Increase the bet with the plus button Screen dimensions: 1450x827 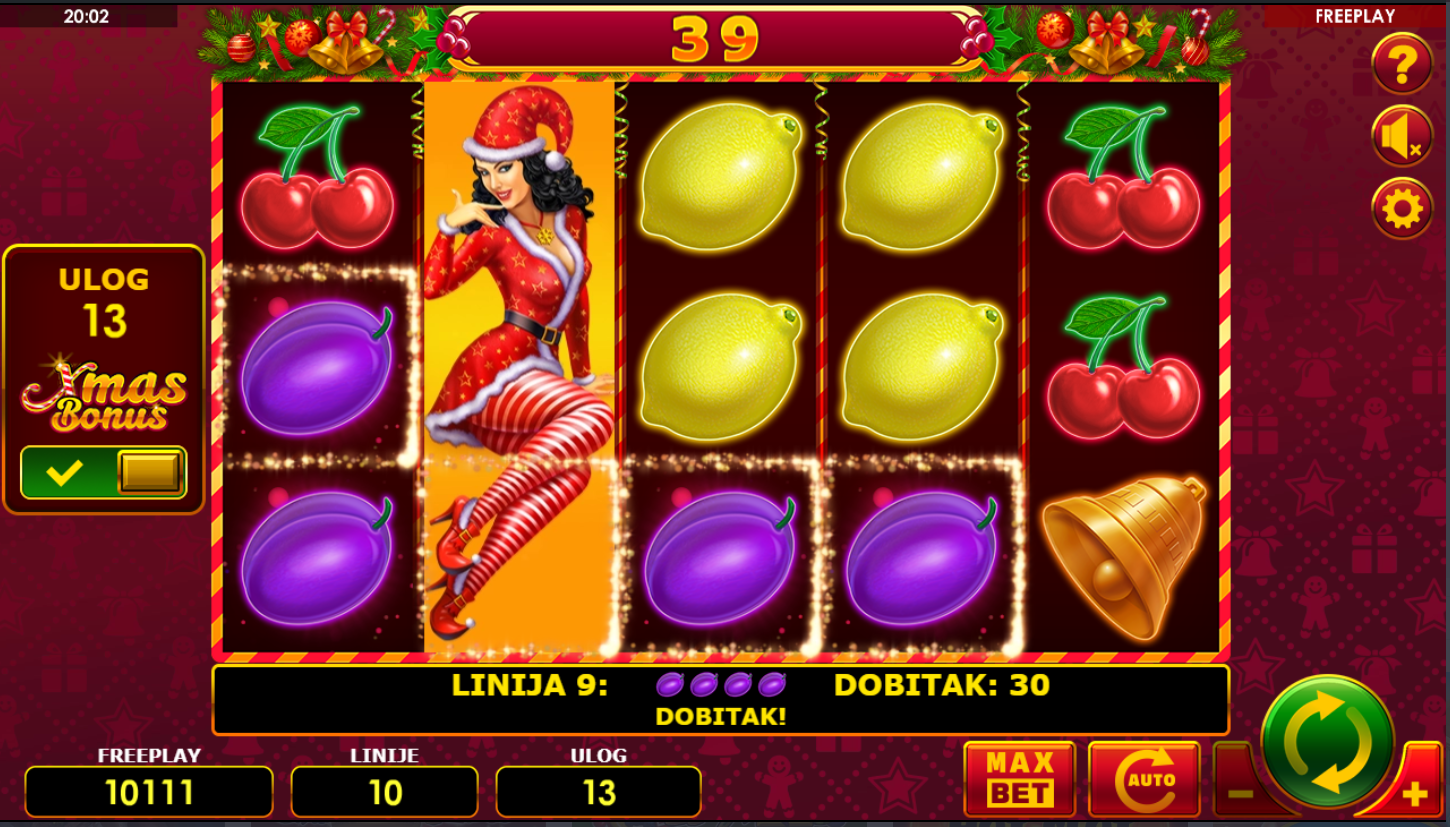tap(1414, 794)
